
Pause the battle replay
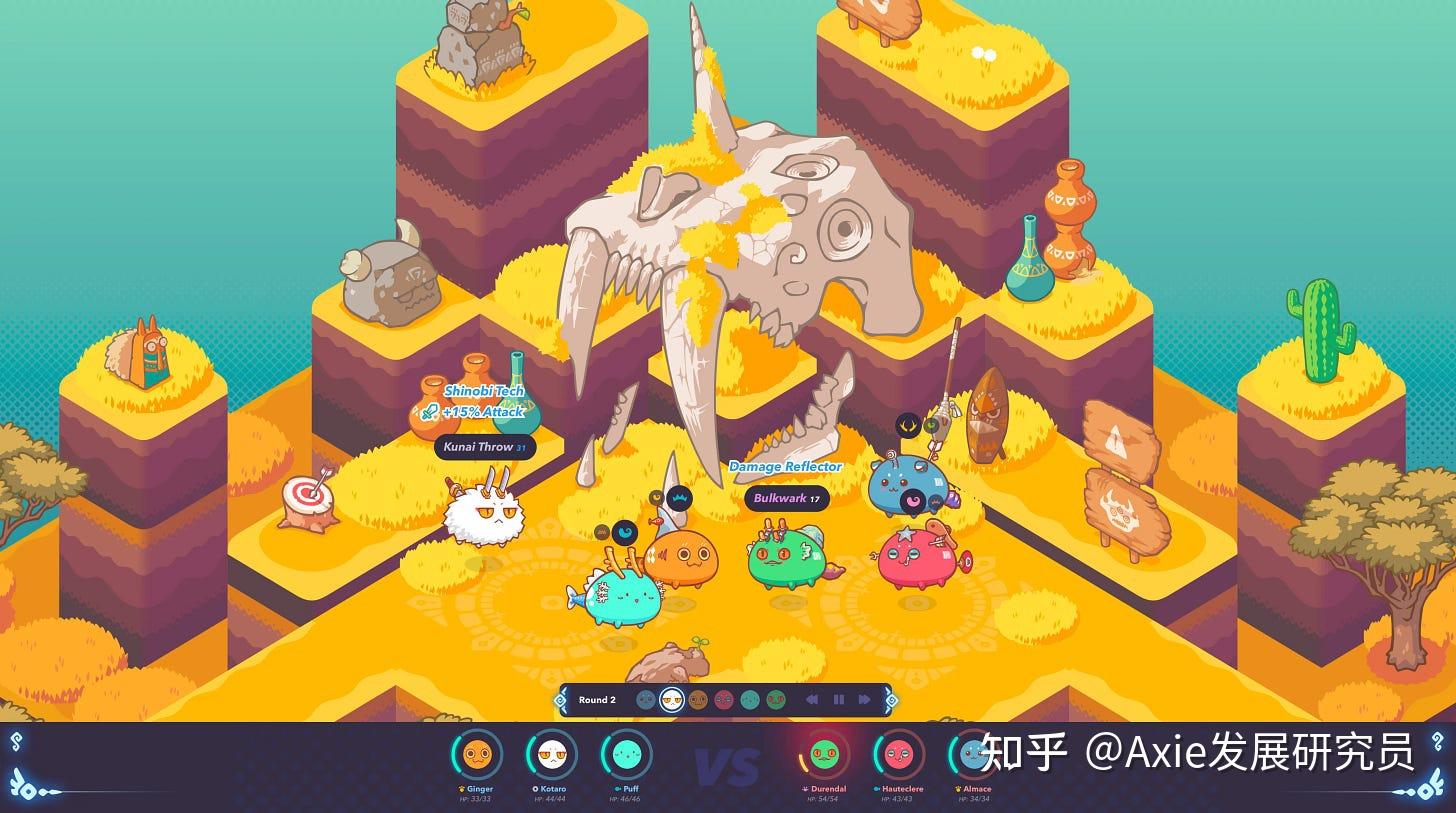point(838,700)
